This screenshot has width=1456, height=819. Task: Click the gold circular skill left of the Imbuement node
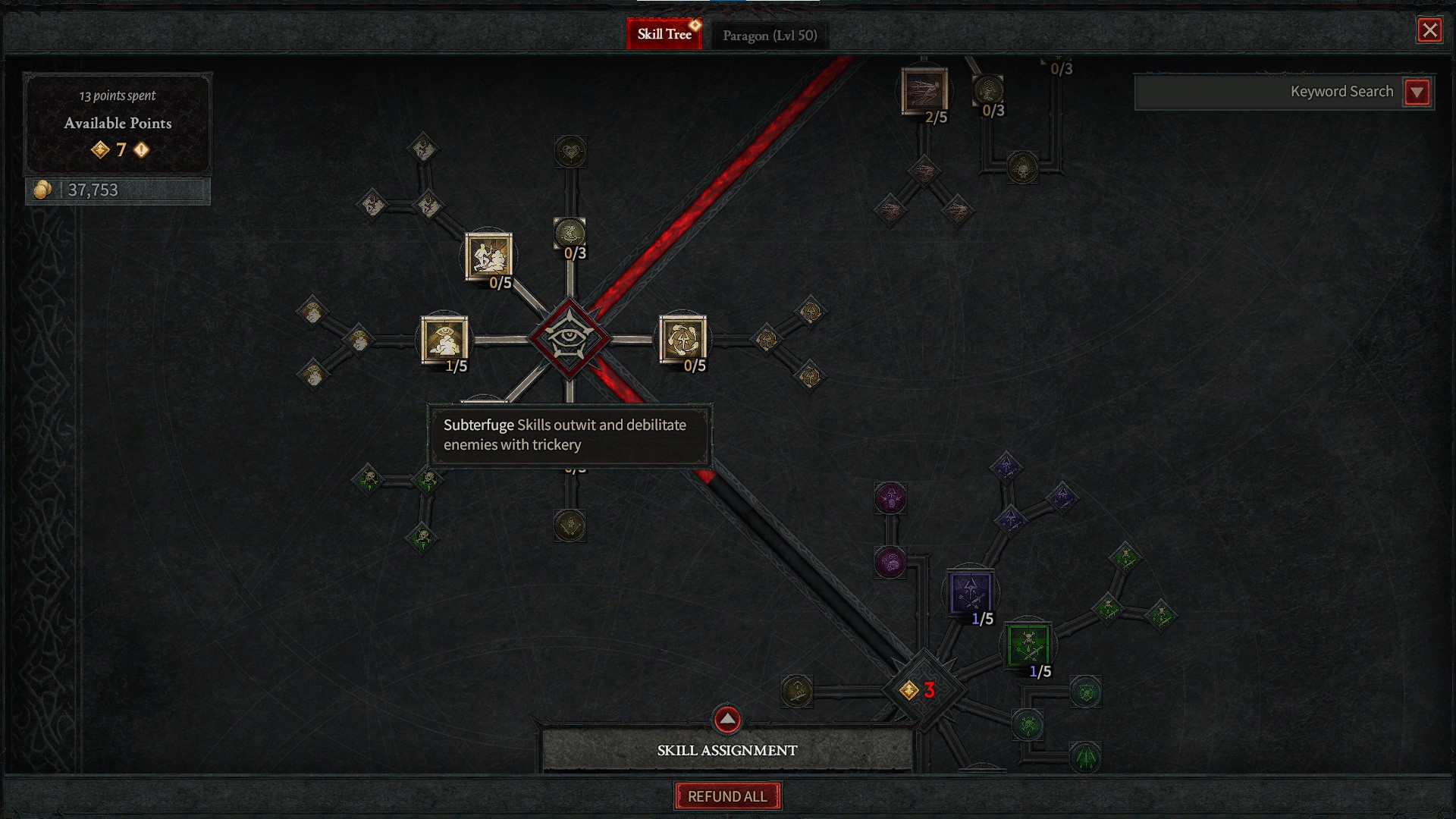(x=798, y=692)
